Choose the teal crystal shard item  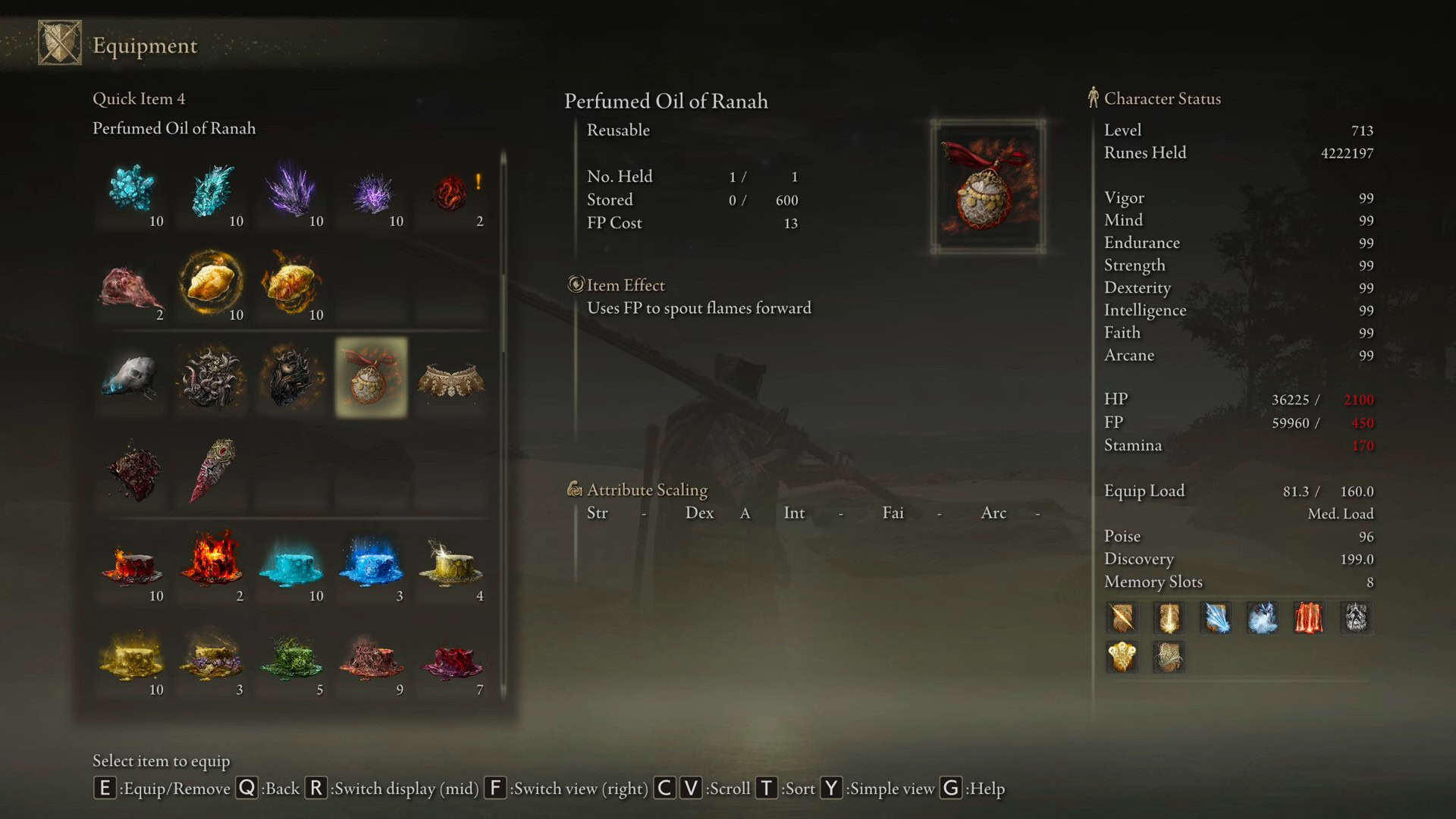(212, 189)
